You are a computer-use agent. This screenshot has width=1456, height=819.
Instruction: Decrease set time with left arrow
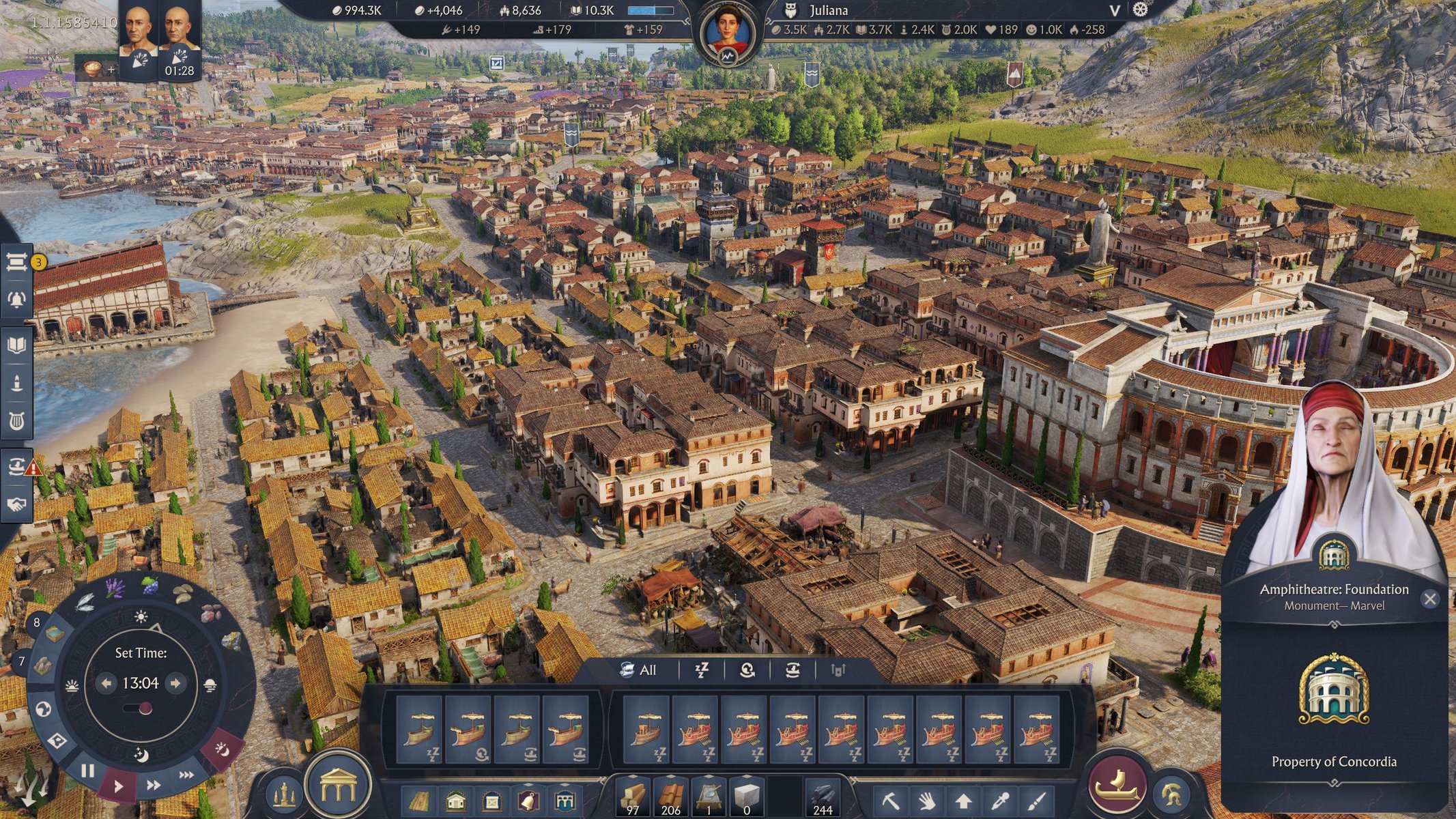[106, 683]
